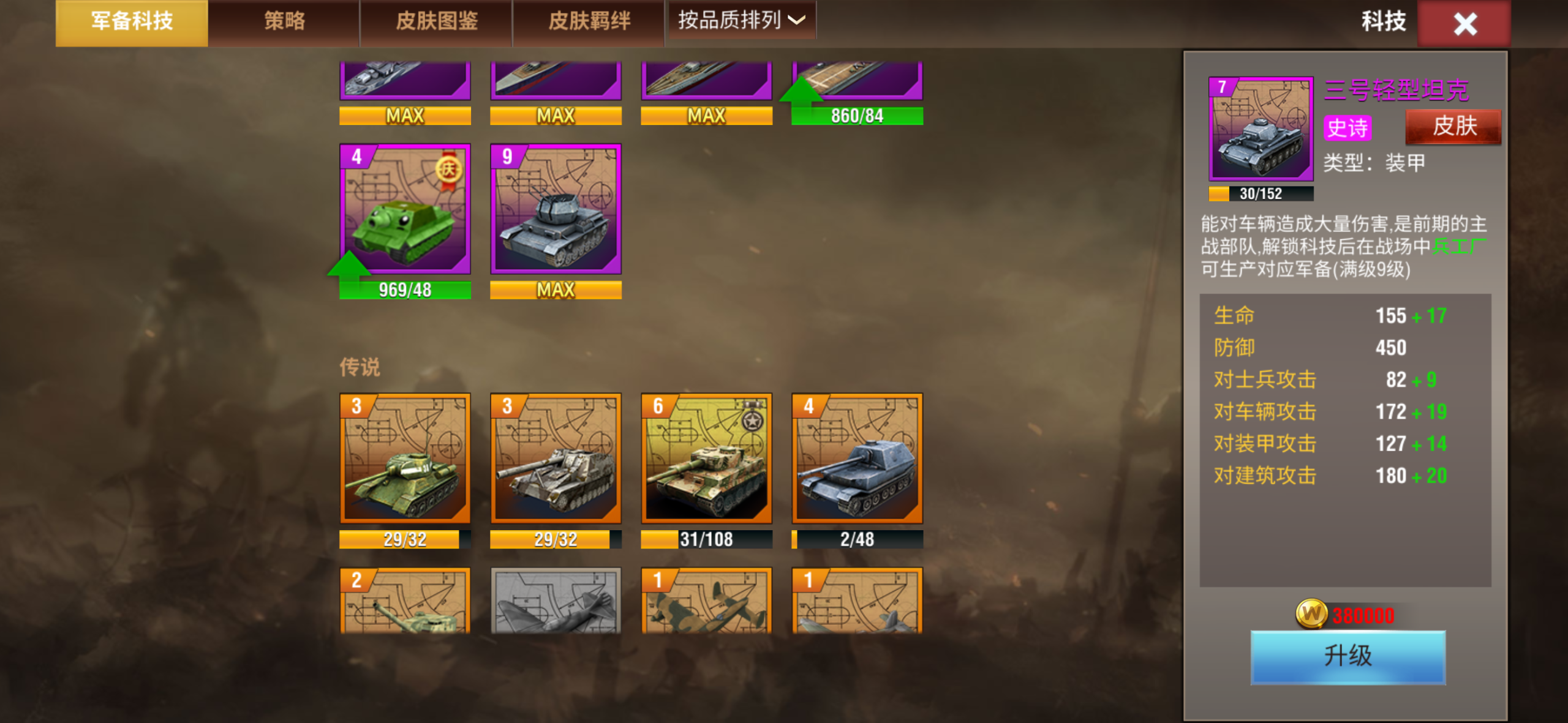Choose the gray anti-air tank card level 9

pyautogui.click(x=556, y=209)
